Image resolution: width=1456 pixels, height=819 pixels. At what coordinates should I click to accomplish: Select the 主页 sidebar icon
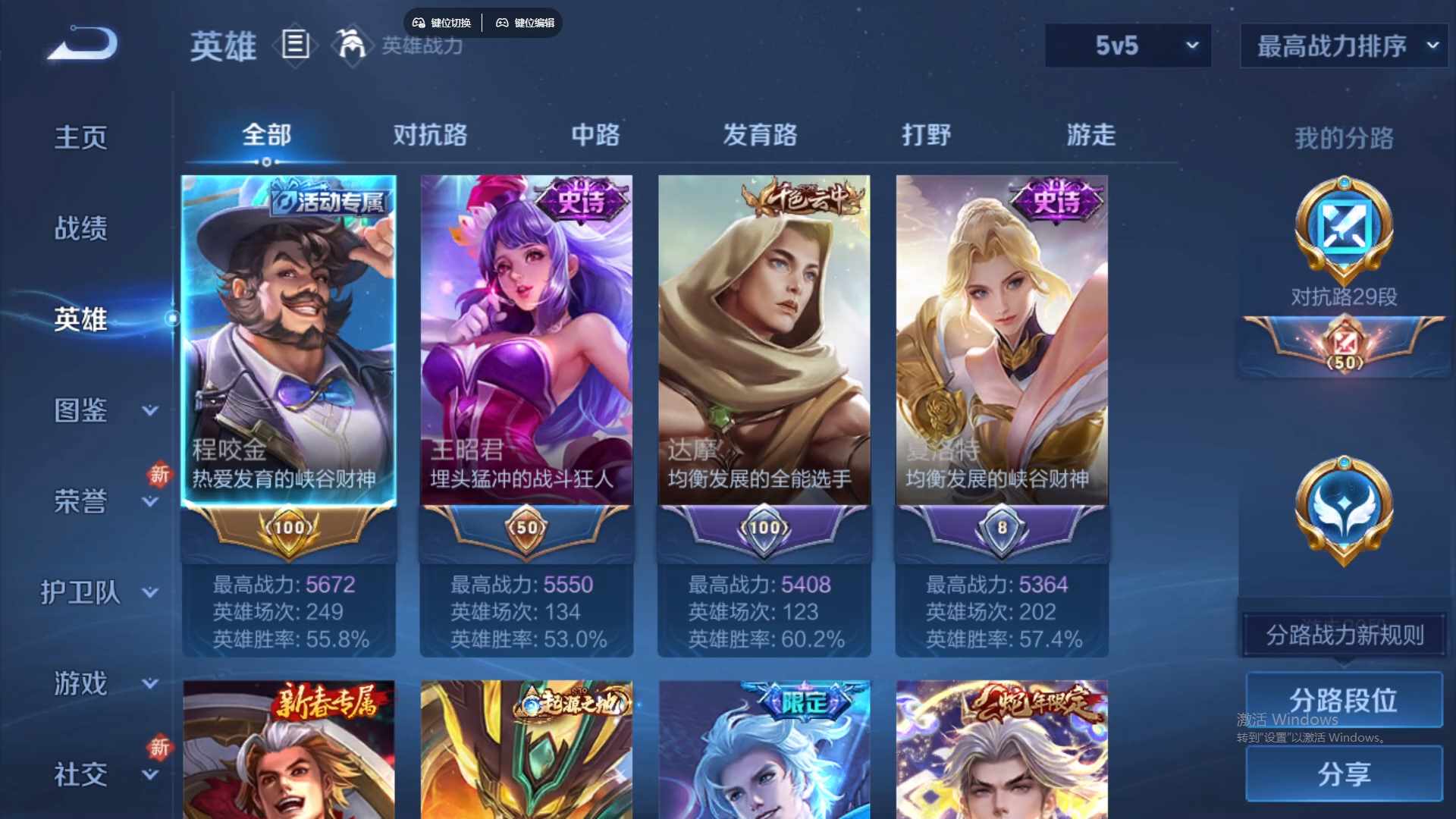[80, 136]
